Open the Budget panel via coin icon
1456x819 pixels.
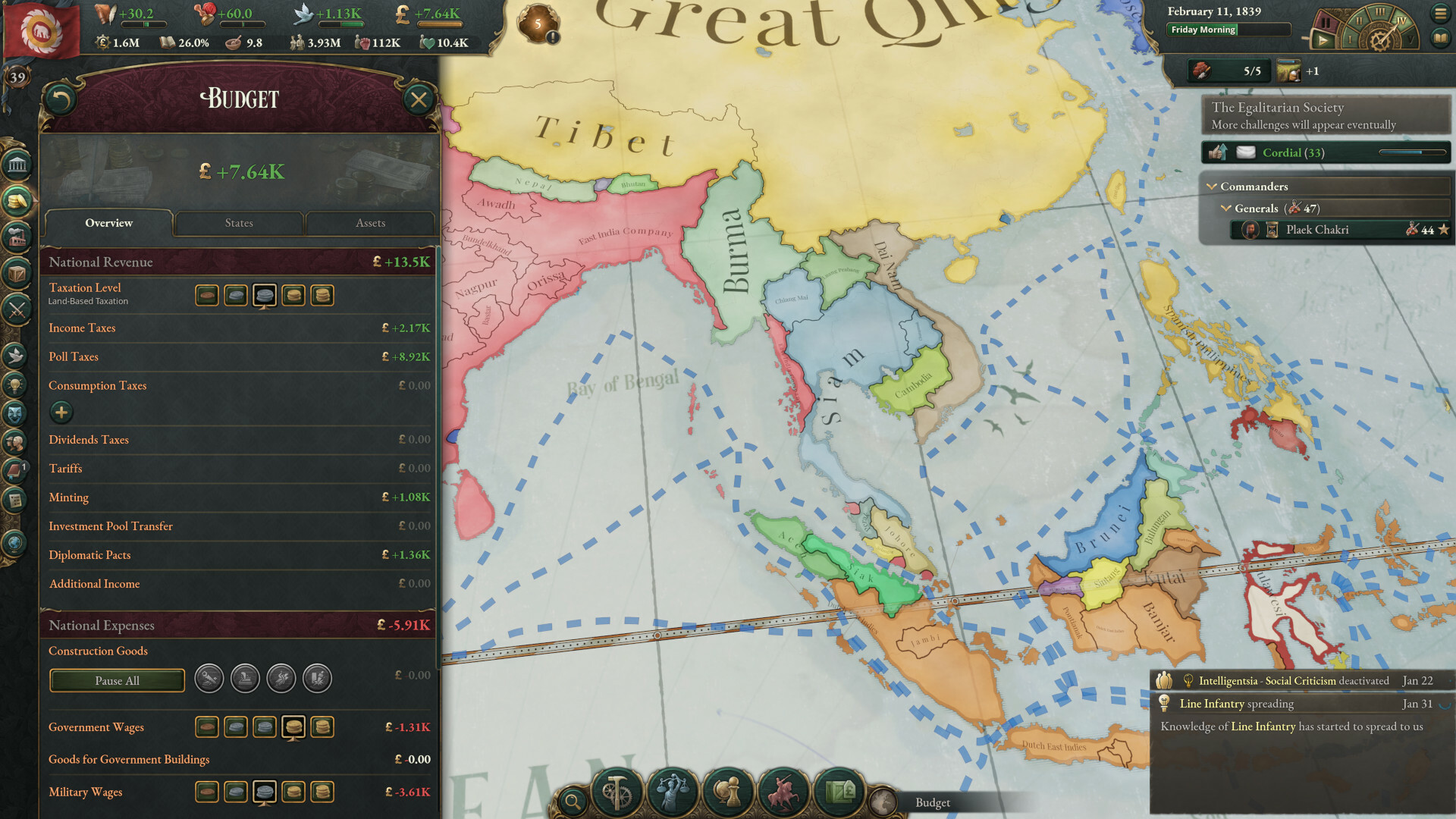coord(17,201)
